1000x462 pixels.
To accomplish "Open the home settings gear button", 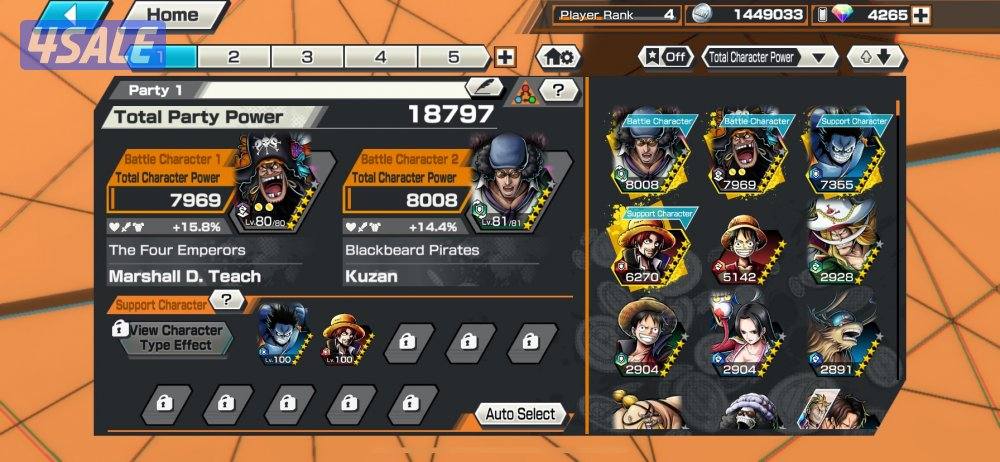I will (558, 57).
